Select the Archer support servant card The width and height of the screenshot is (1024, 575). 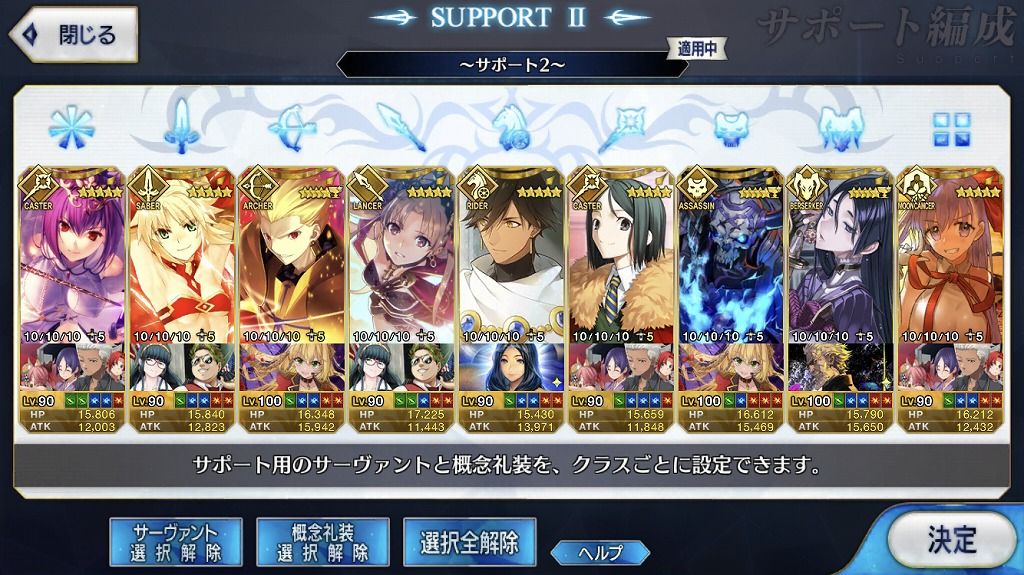(292, 290)
